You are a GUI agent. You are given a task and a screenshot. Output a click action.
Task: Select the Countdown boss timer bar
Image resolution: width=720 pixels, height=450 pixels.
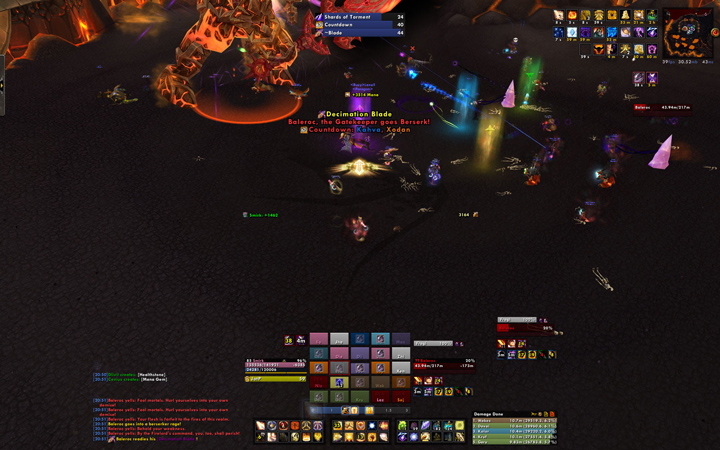[360, 25]
